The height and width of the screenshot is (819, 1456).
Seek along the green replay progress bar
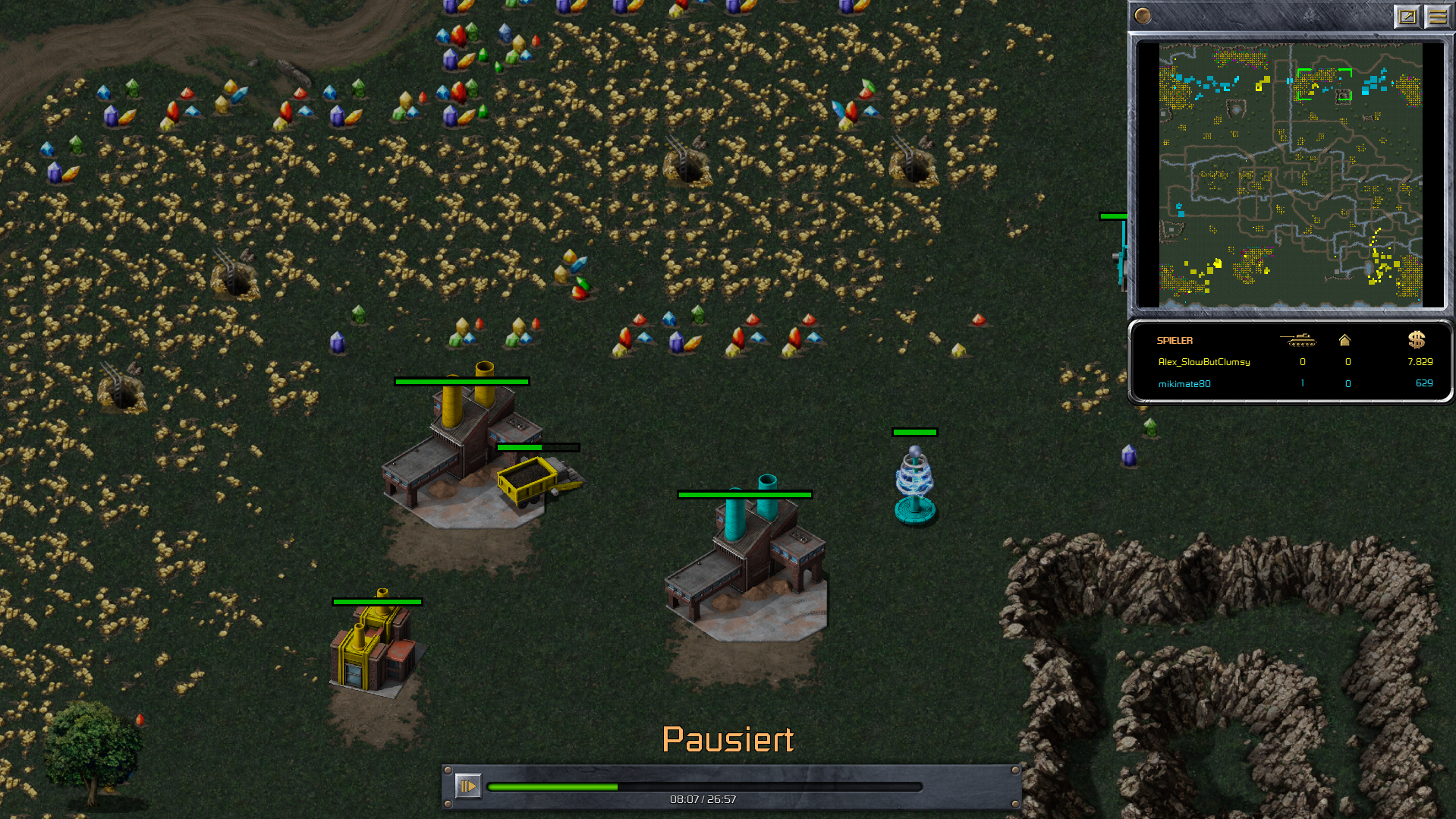point(704,787)
